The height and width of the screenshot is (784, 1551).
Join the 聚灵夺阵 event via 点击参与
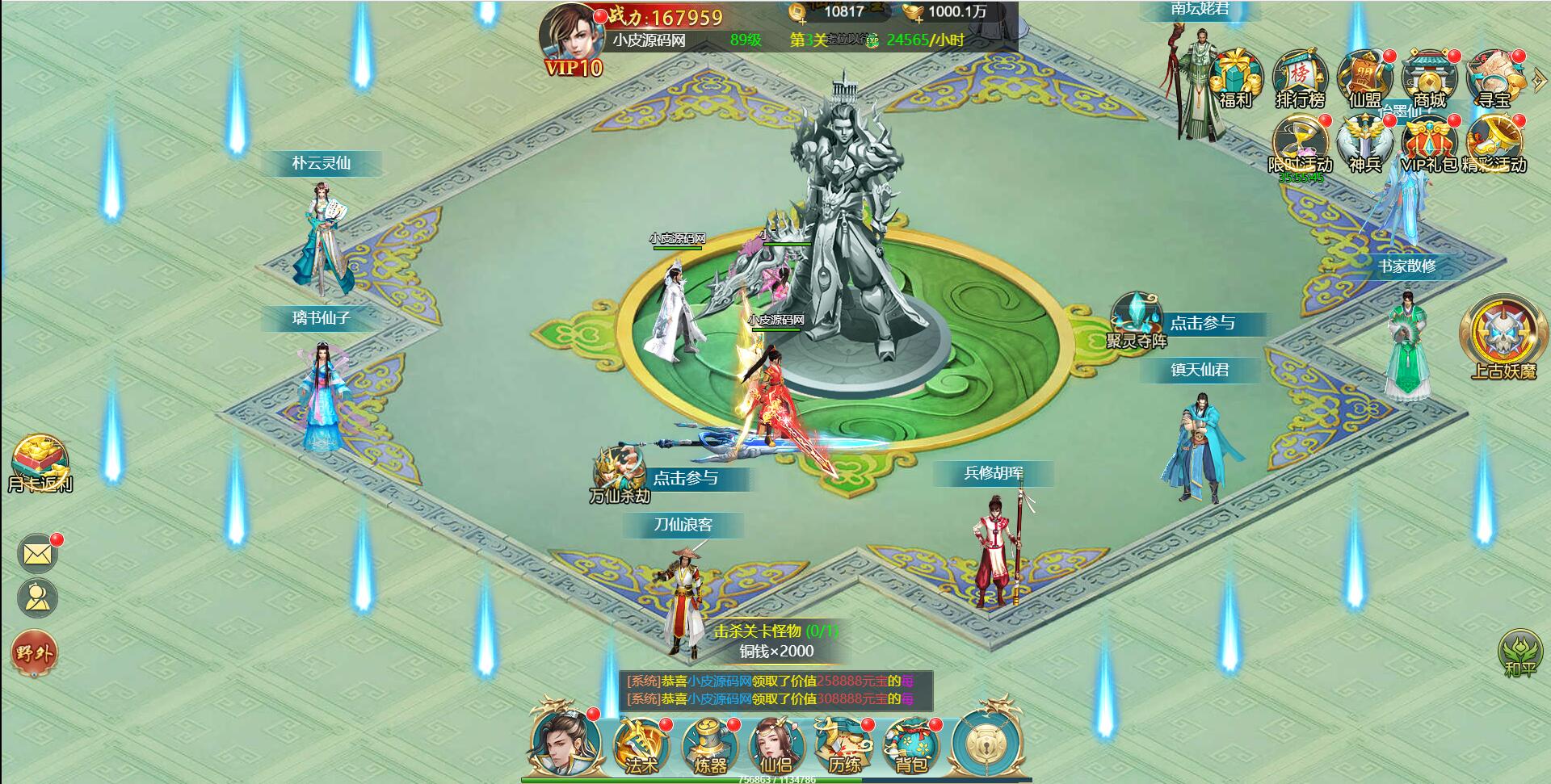pos(1202,324)
